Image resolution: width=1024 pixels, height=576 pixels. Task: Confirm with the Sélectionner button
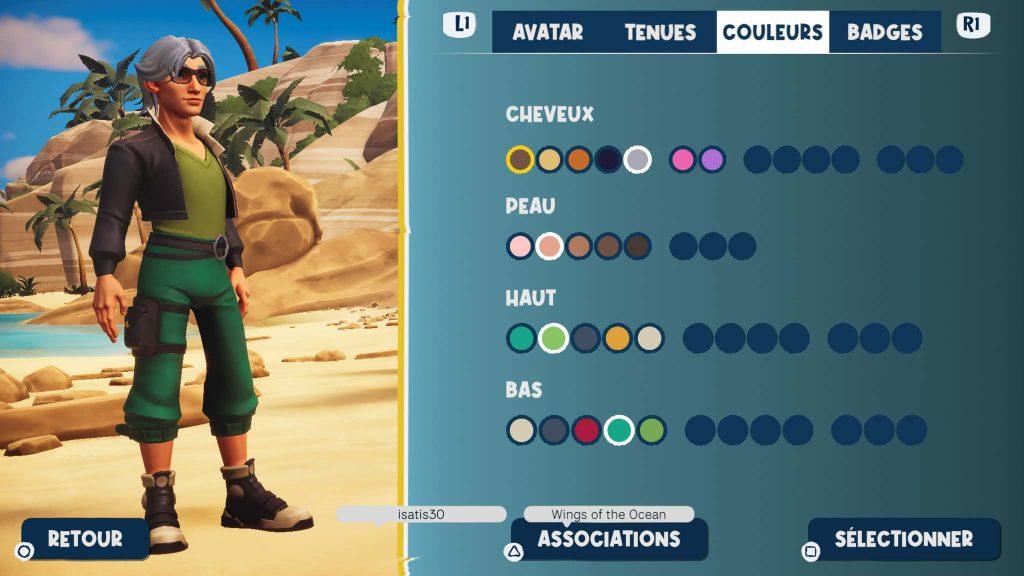(903, 539)
